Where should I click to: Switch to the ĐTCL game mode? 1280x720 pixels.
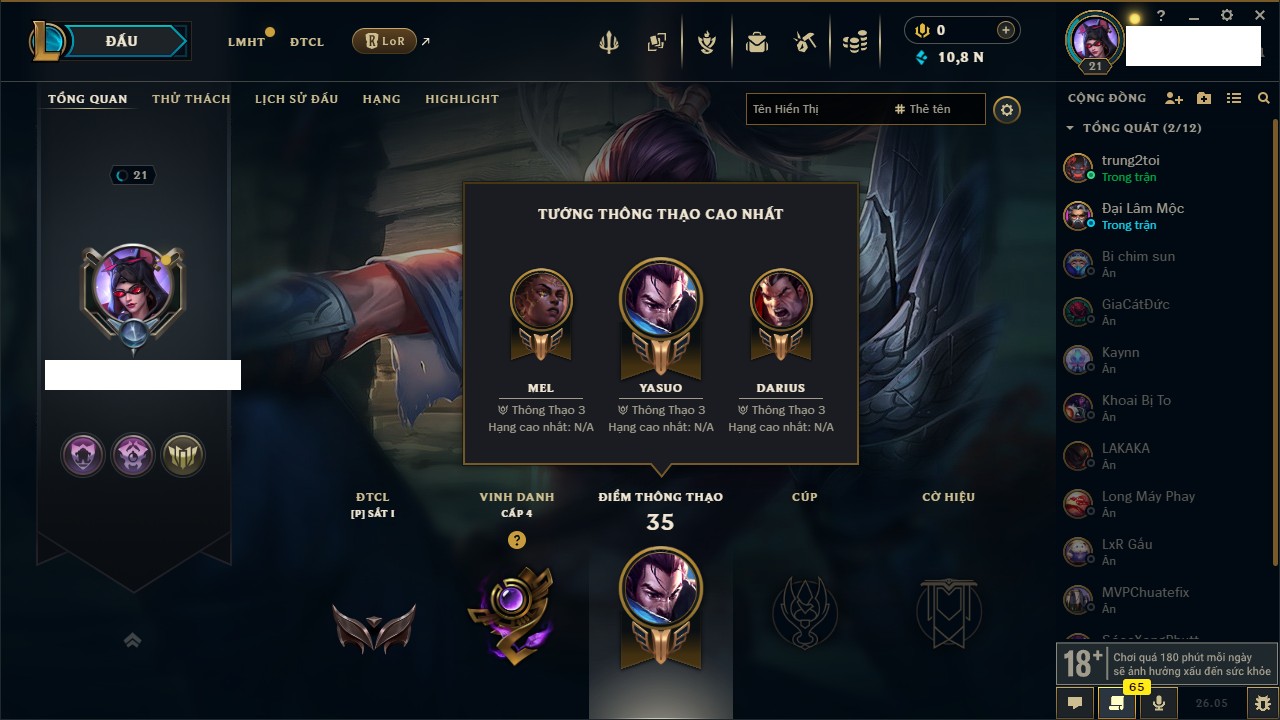[307, 42]
